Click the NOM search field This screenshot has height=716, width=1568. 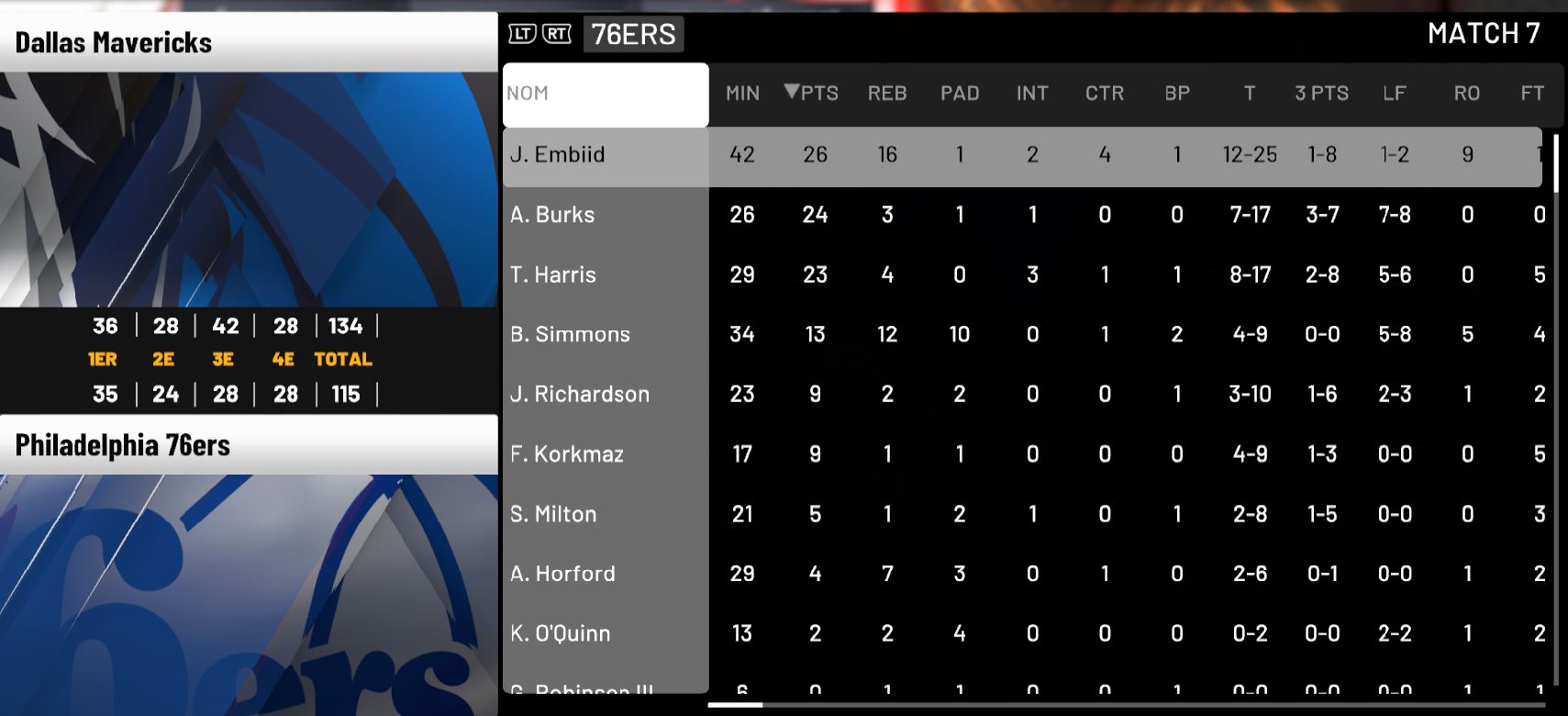pos(606,93)
